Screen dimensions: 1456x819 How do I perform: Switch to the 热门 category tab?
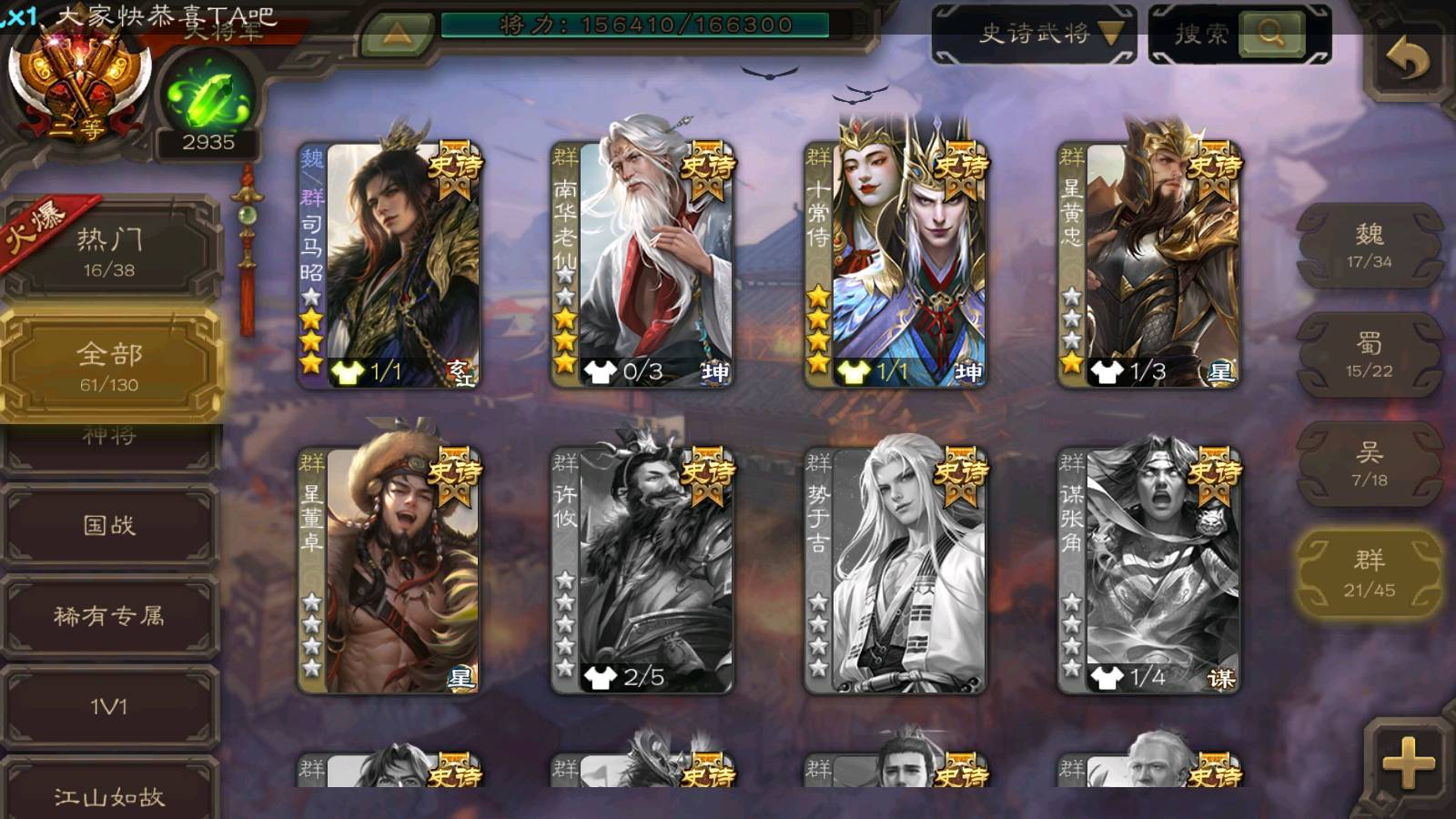point(109,251)
